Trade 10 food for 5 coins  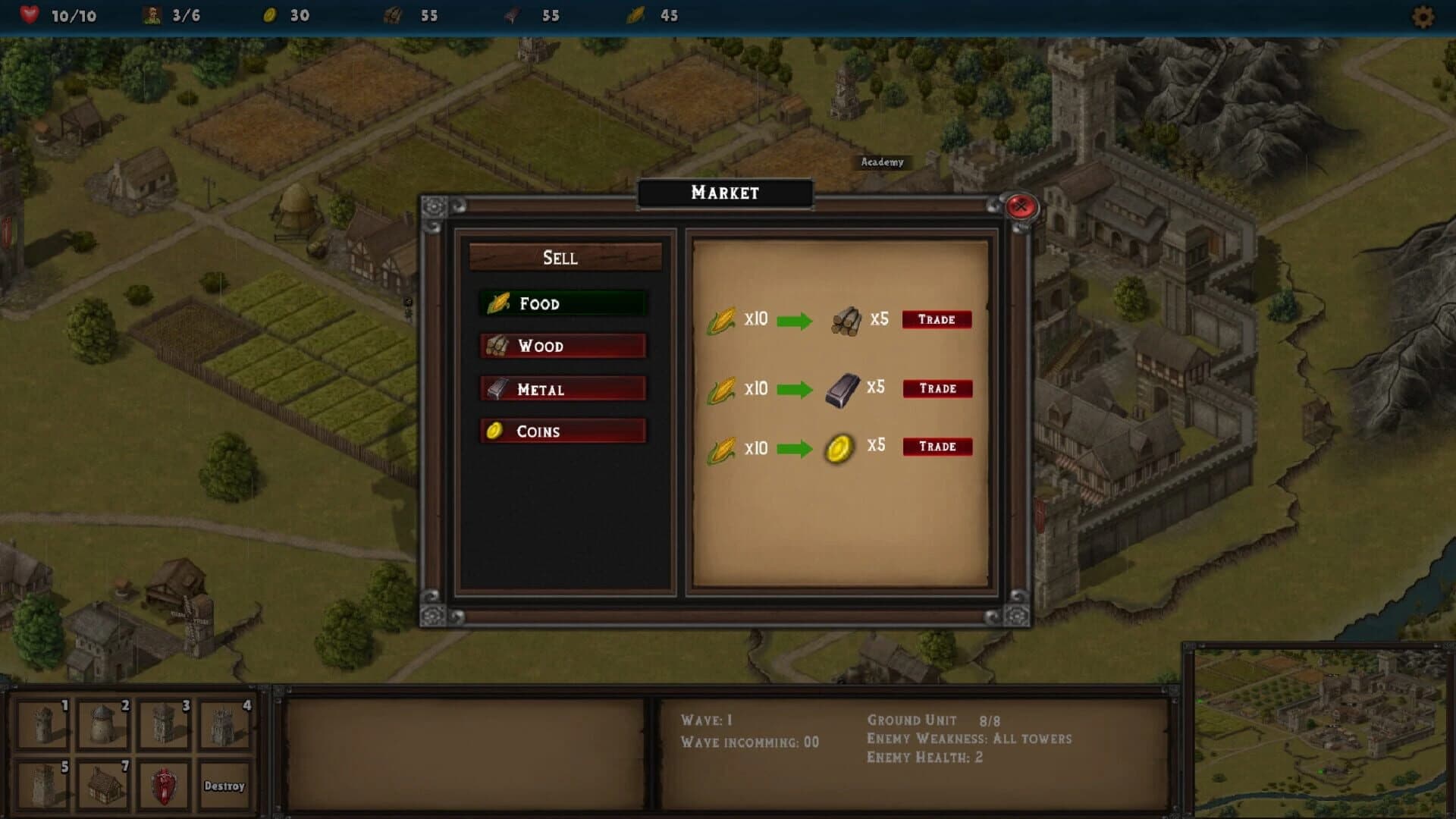click(x=936, y=447)
